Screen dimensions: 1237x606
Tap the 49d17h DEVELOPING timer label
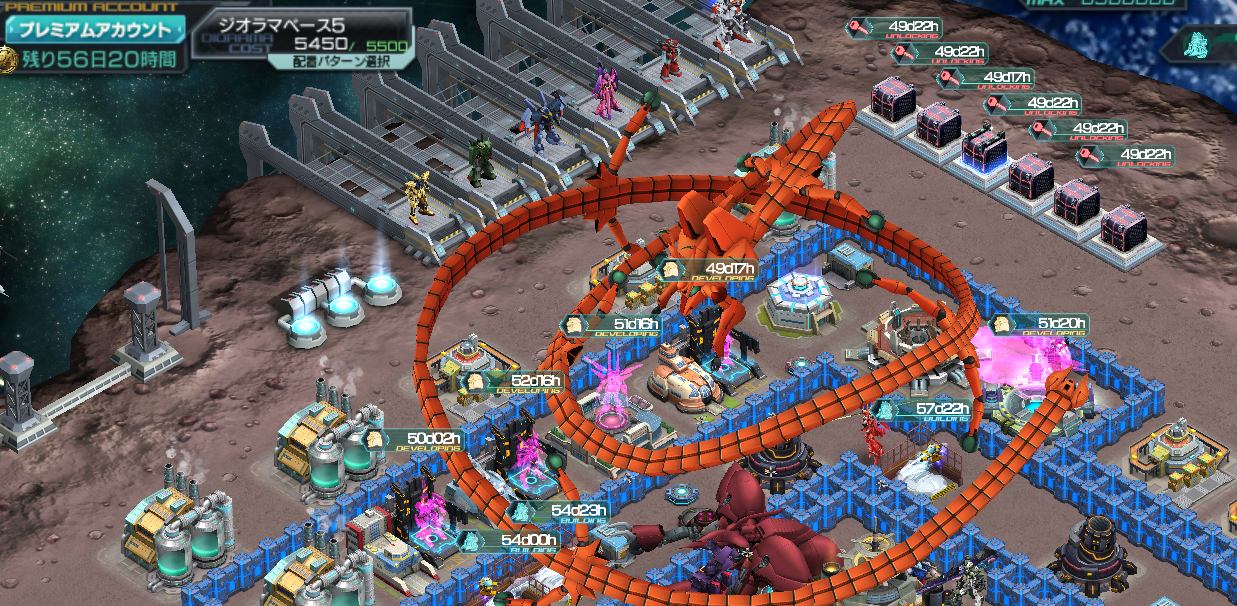point(716,270)
